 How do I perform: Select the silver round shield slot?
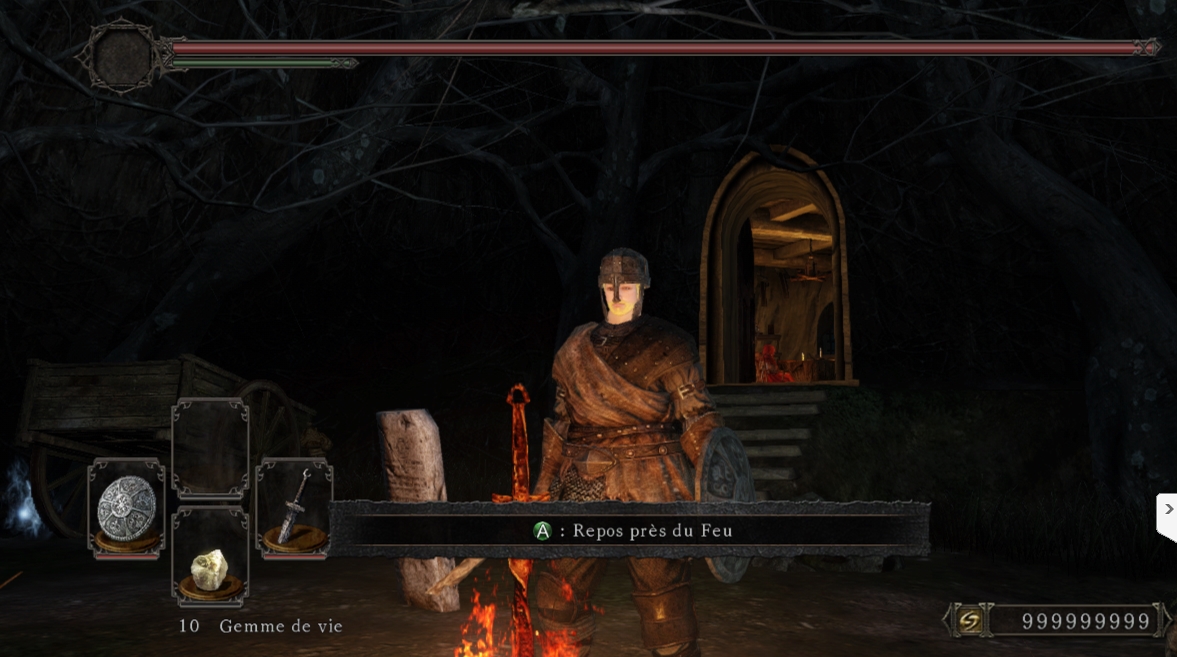126,508
